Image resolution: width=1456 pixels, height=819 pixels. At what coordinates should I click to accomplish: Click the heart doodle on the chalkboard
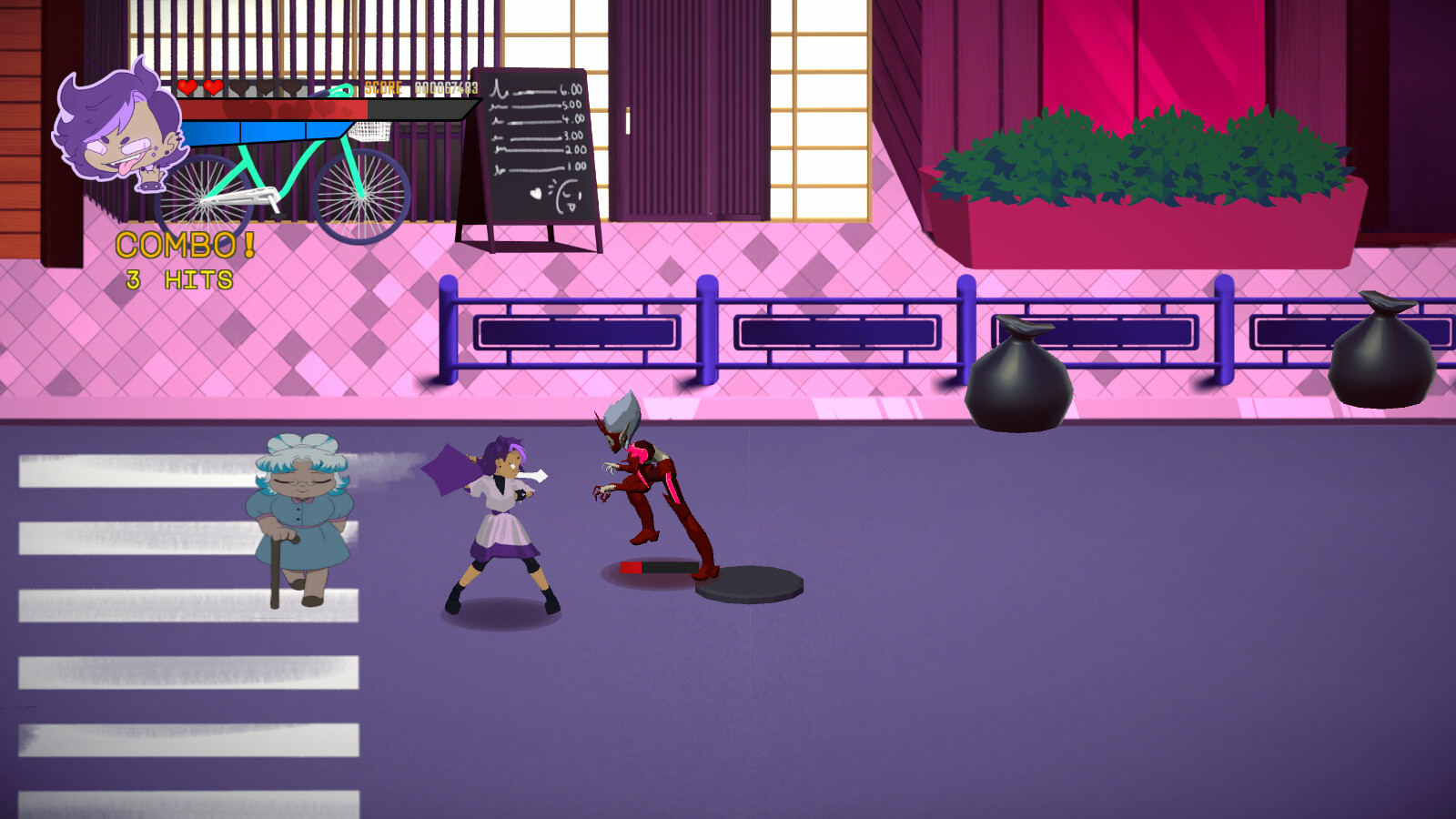point(535,193)
